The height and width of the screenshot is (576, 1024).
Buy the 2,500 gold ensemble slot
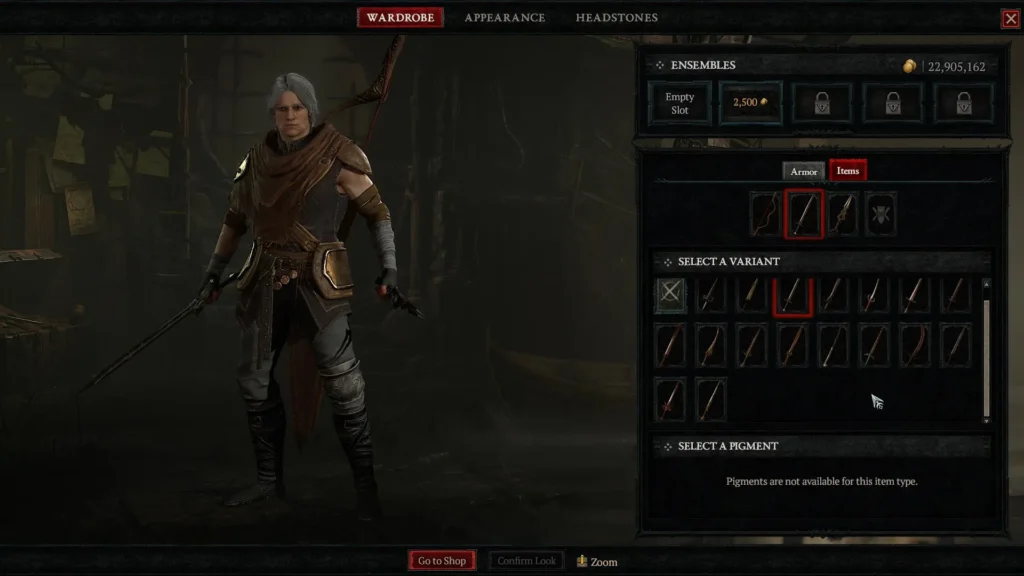pyautogui.click(x=751, y=103)
